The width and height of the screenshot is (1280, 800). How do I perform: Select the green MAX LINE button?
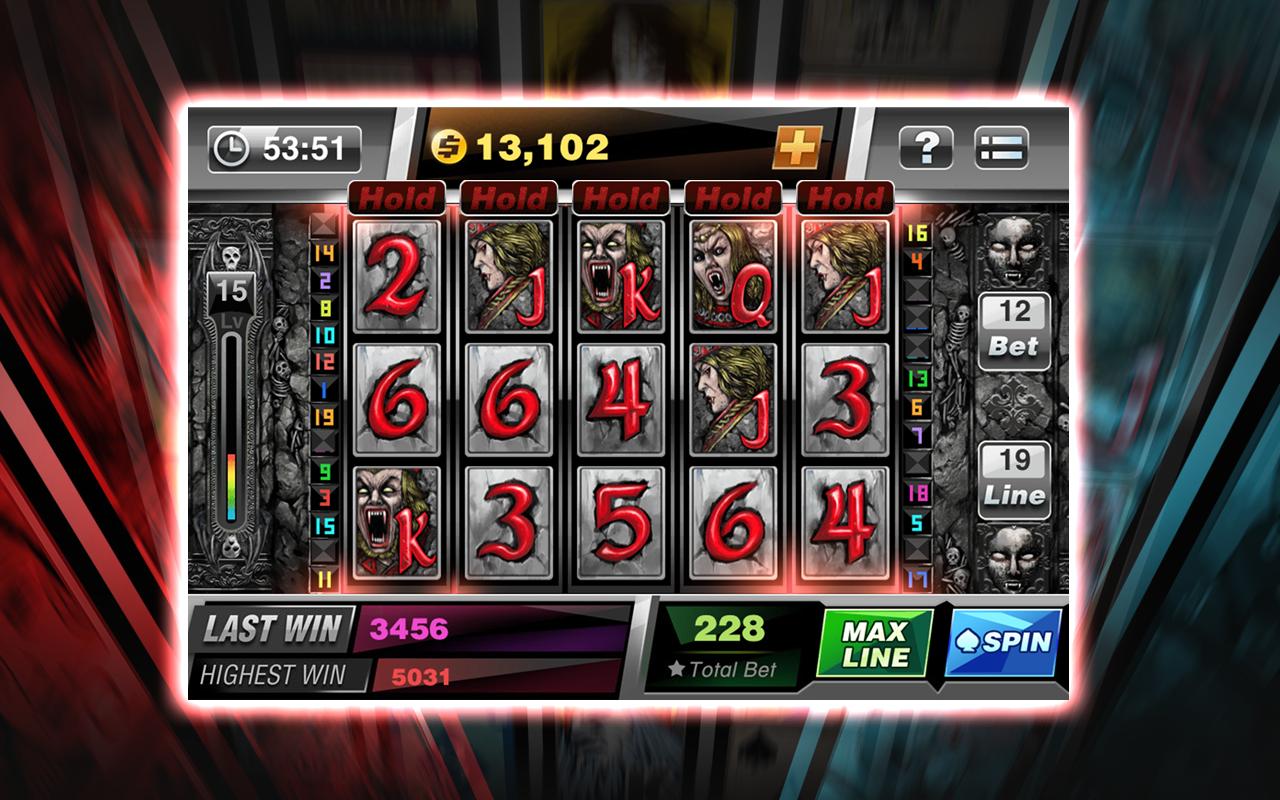875,644
